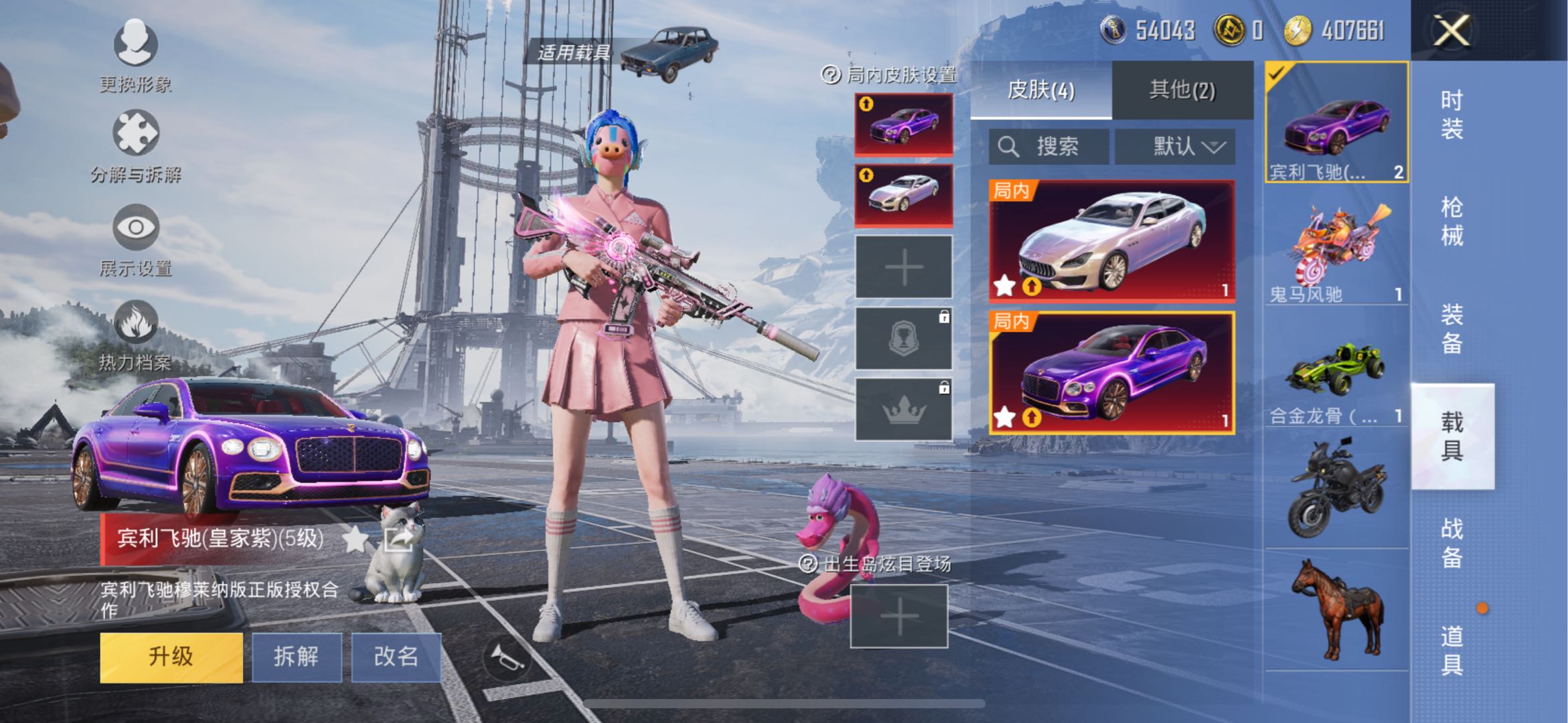Image resolution: width=1568 pixels, height=723 pixels.
Task: Click the 搜索 search field
Action: (1048, 146)
